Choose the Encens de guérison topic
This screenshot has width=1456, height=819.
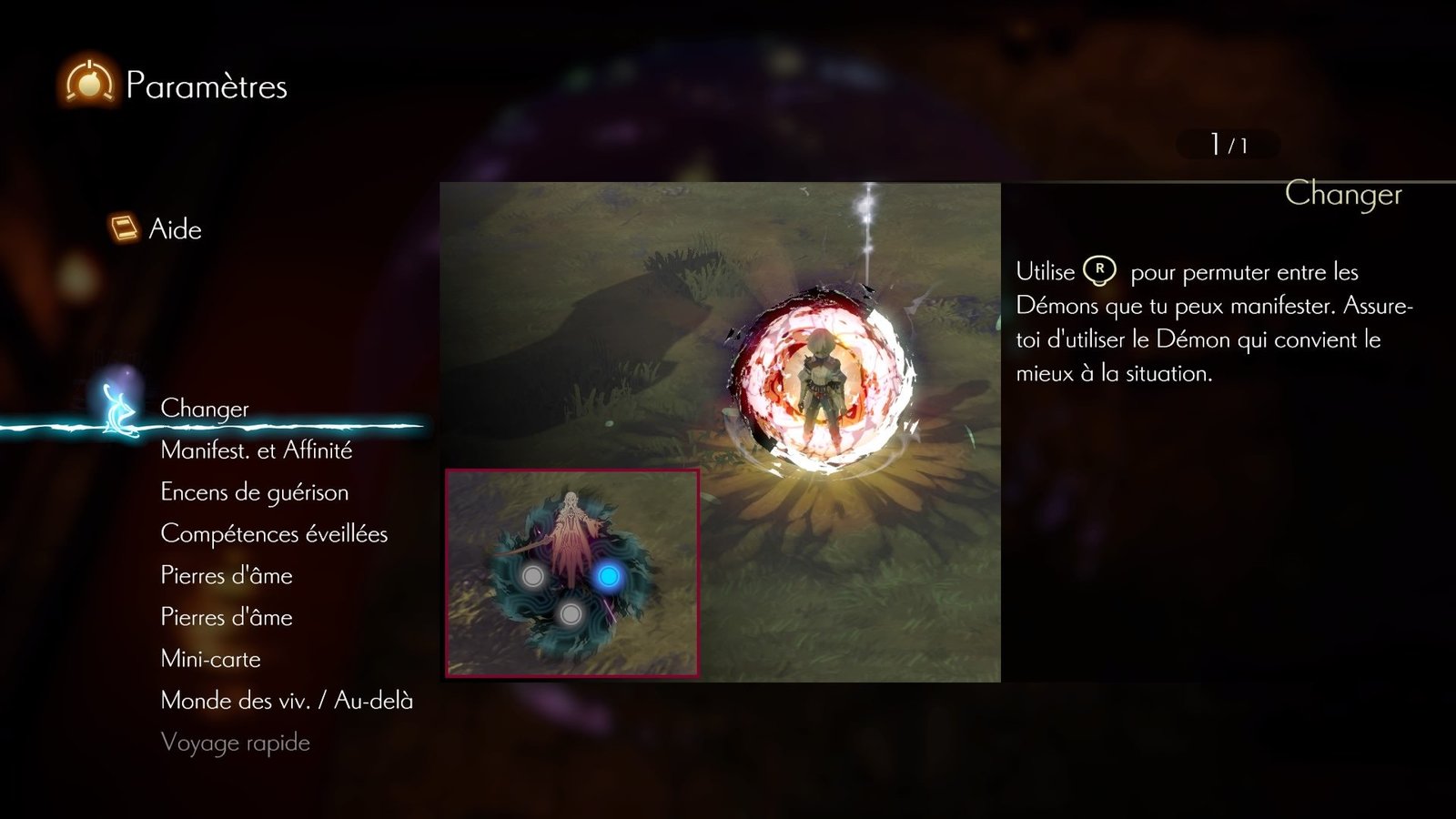click(254, 492)
